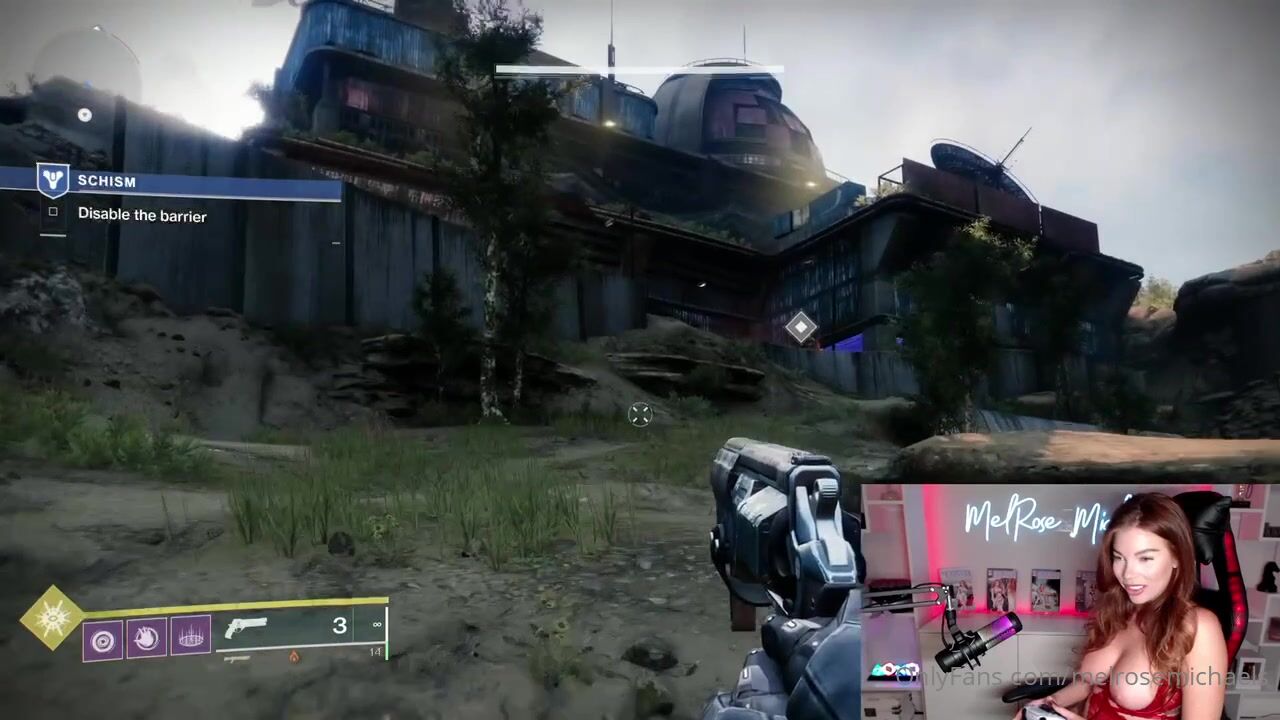Select the equipped hand cannon weapon icon

tap(246, 628)
